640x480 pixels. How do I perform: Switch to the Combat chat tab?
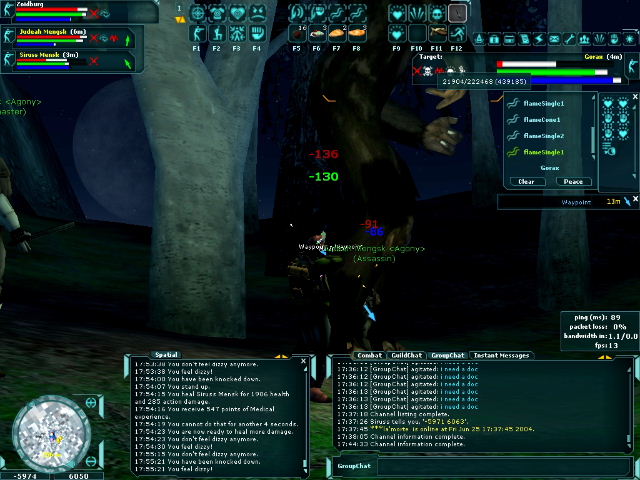(x=370, y=355)
